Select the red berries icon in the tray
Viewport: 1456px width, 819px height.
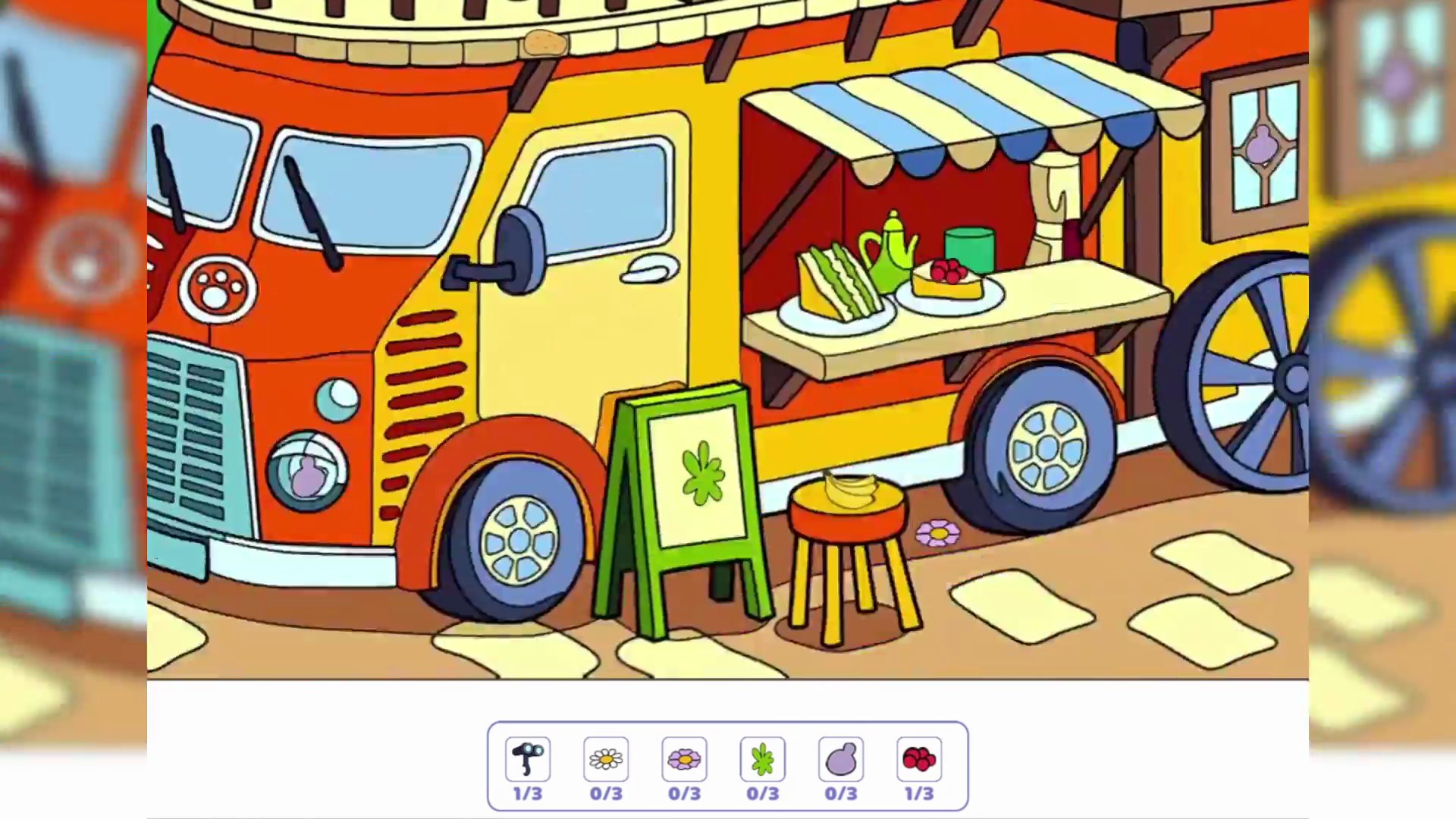918,759
